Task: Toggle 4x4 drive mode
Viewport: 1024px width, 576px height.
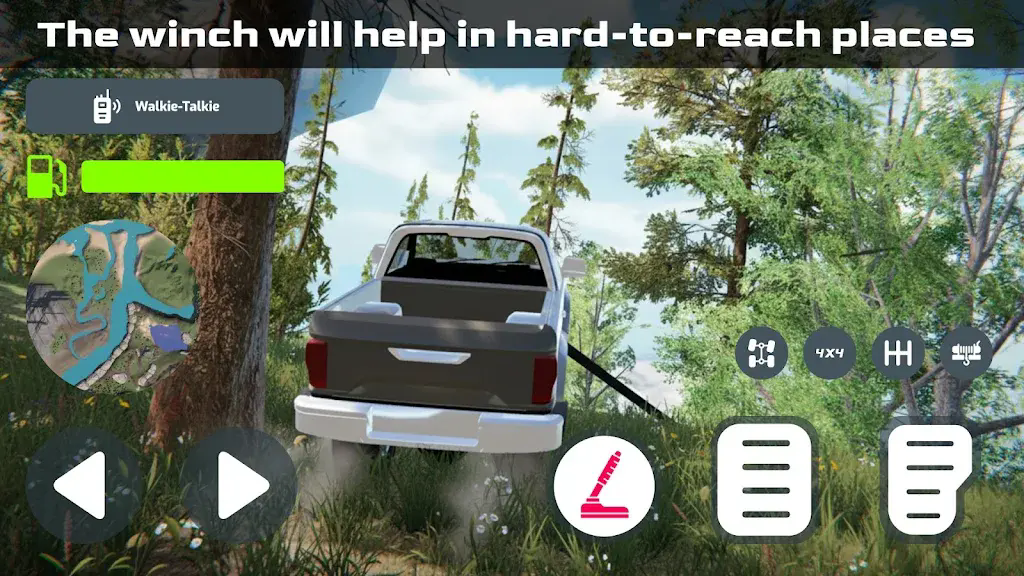Action: [x=829, y=353]
